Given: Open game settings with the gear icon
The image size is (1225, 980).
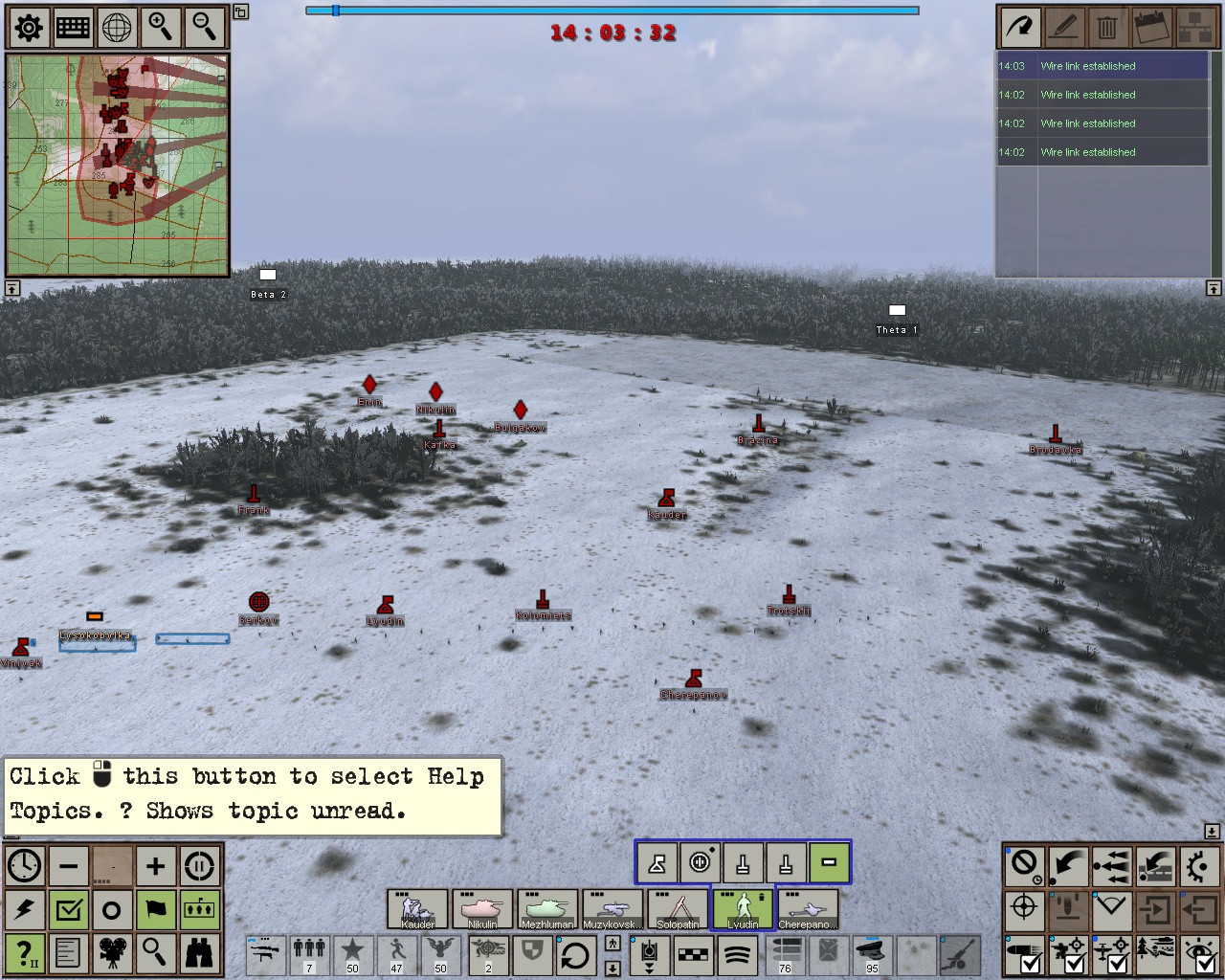Looking at the screenshot, I should [x=28, y=28].
